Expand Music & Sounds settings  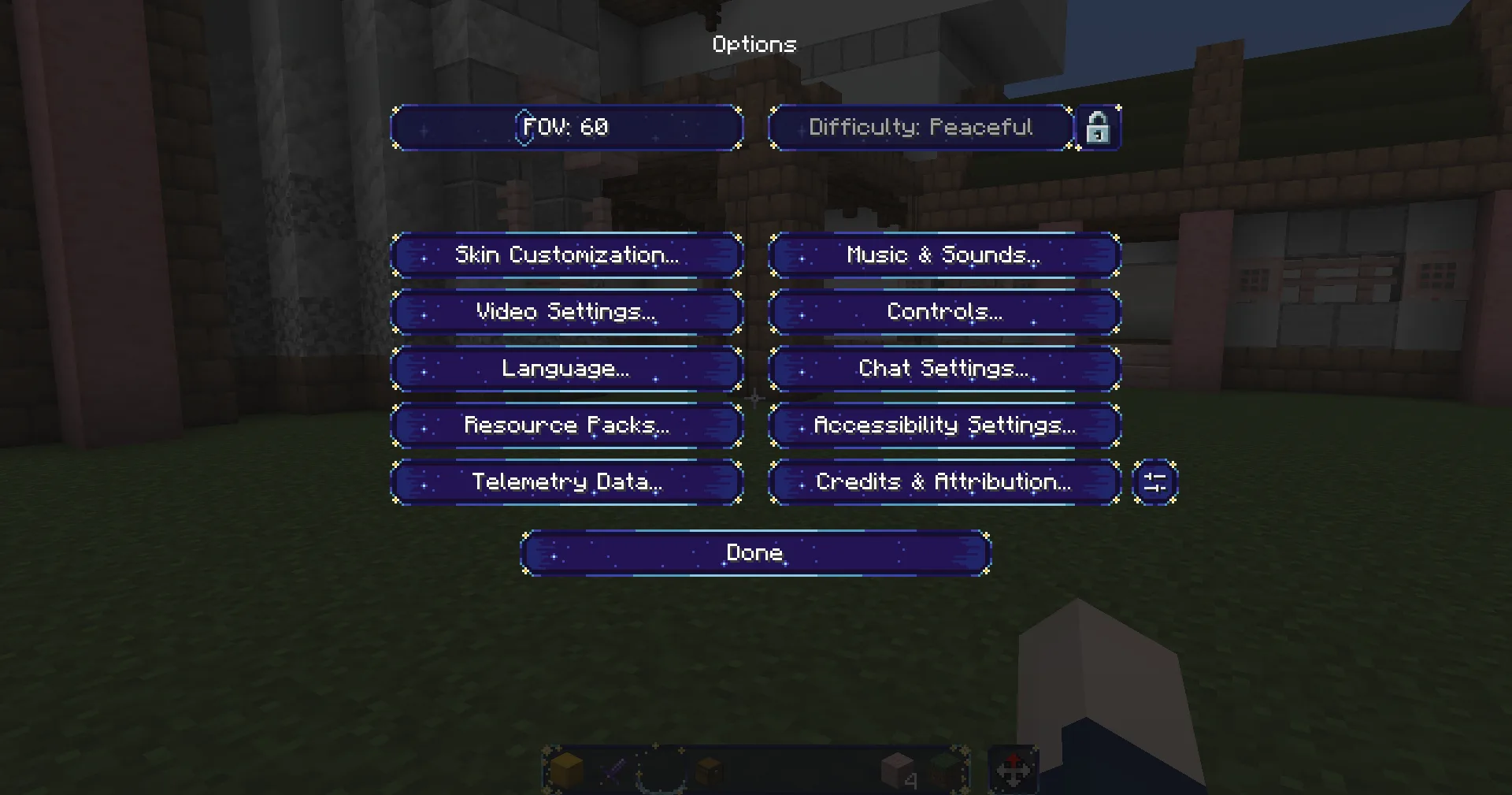click(x=944, y=255)
